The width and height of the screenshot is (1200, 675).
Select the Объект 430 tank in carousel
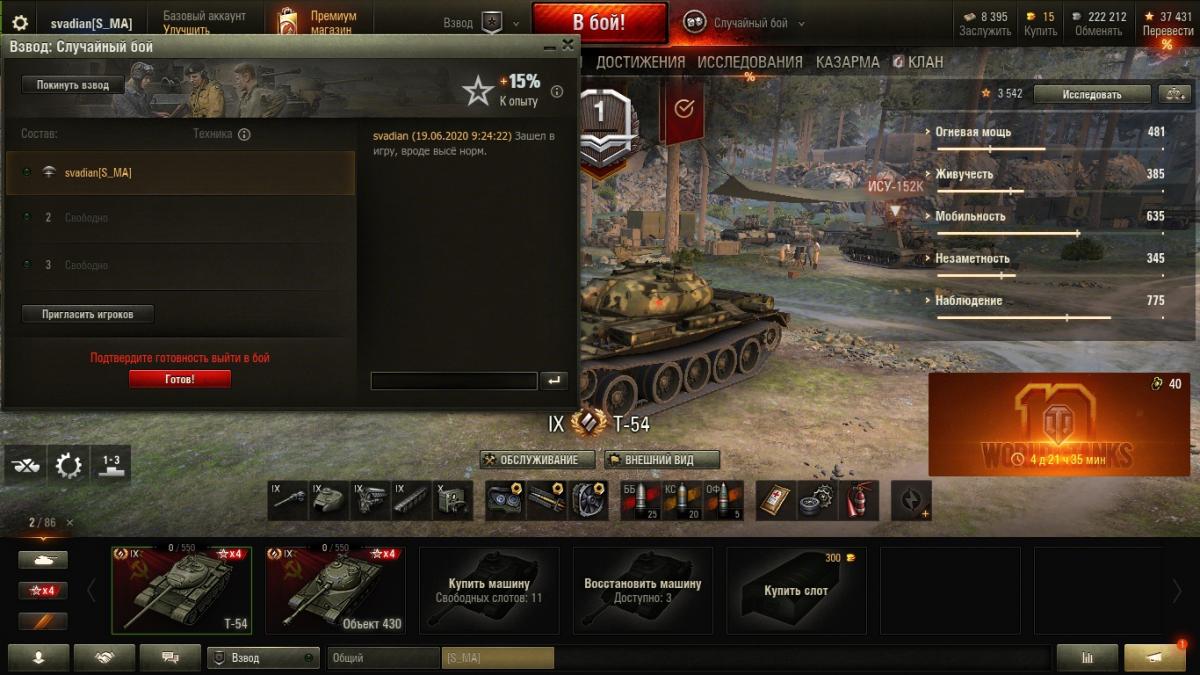[334, 591]
